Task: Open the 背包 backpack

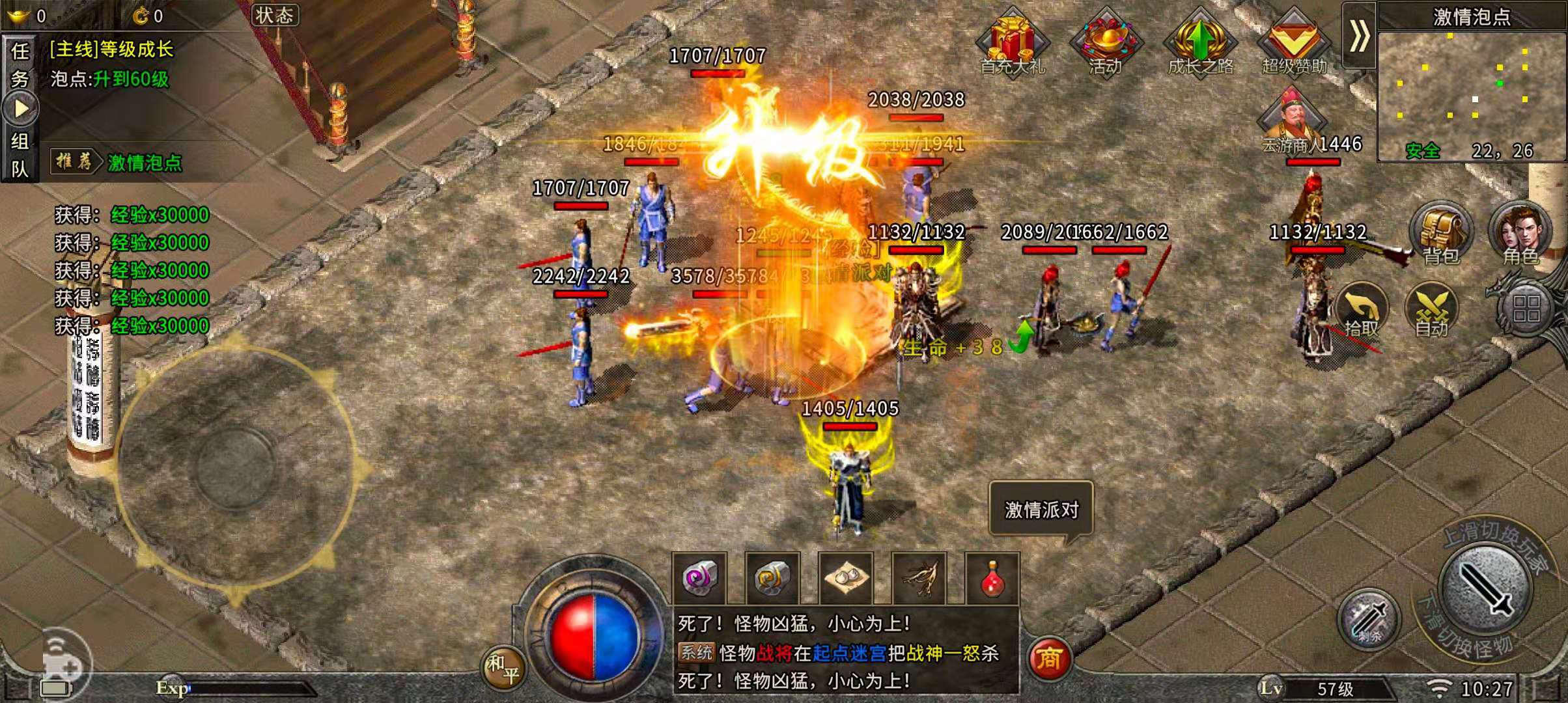Action: click(x=1440, y=233)
